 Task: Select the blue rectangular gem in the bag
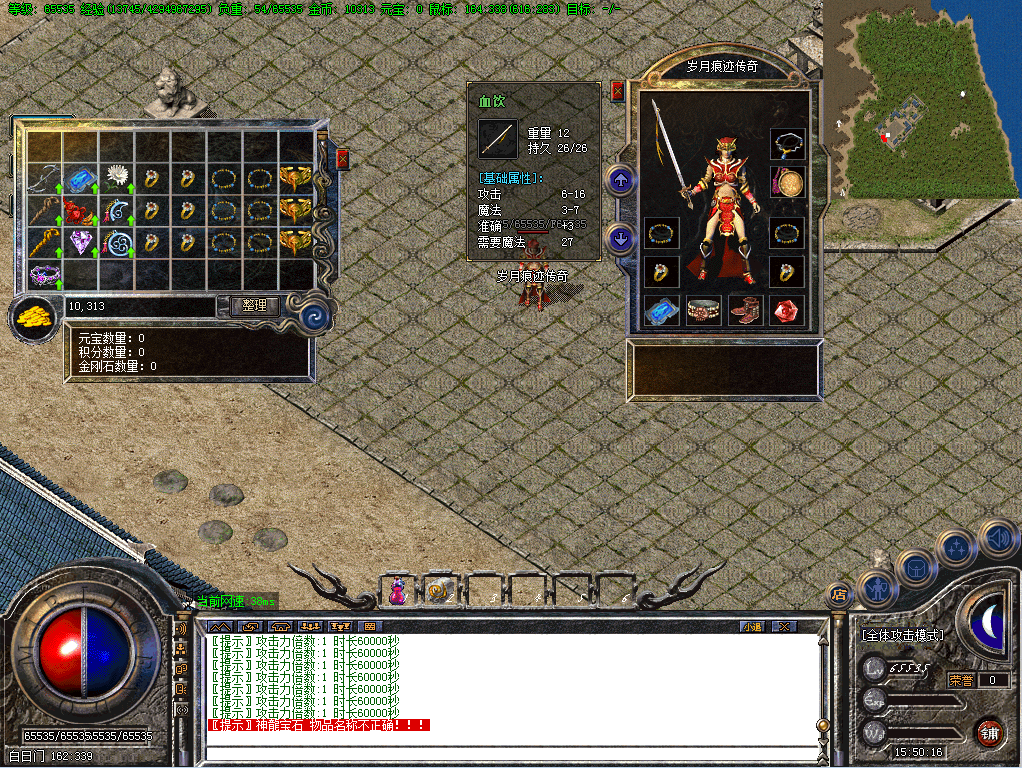(x=79, y=181)
